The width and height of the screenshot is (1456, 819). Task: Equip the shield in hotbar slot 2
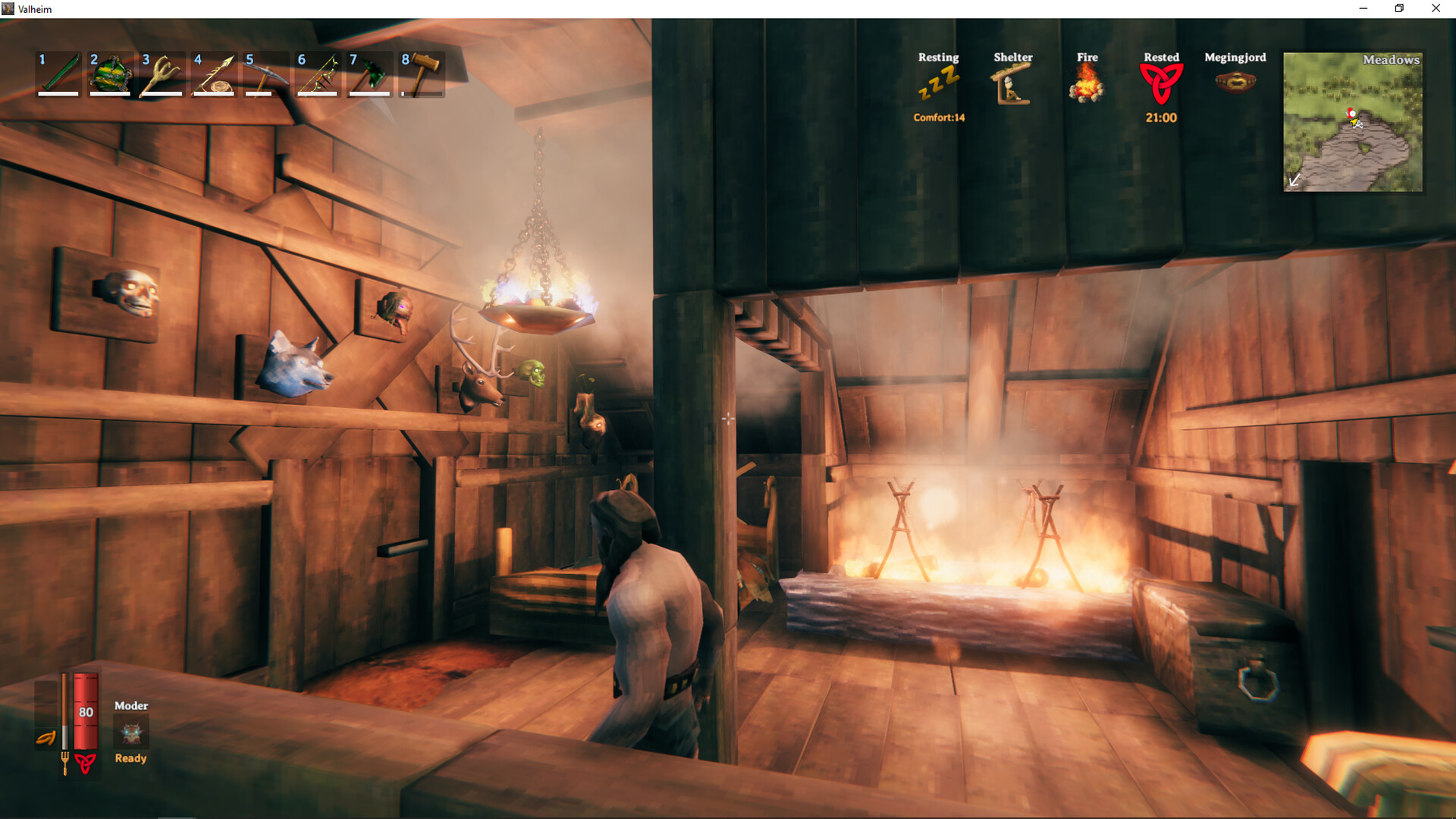(108, 74)
